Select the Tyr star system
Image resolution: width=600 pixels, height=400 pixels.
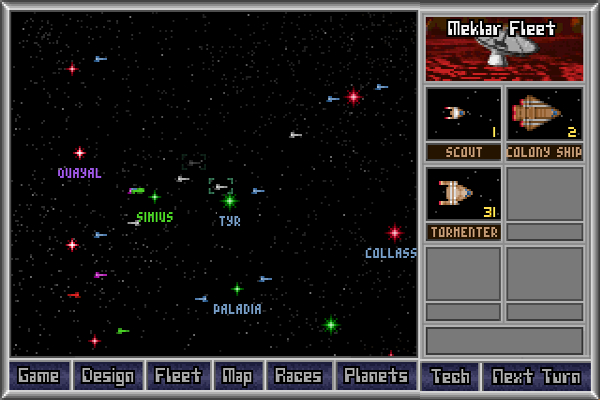pyautogui.click(x=229, y=201)
